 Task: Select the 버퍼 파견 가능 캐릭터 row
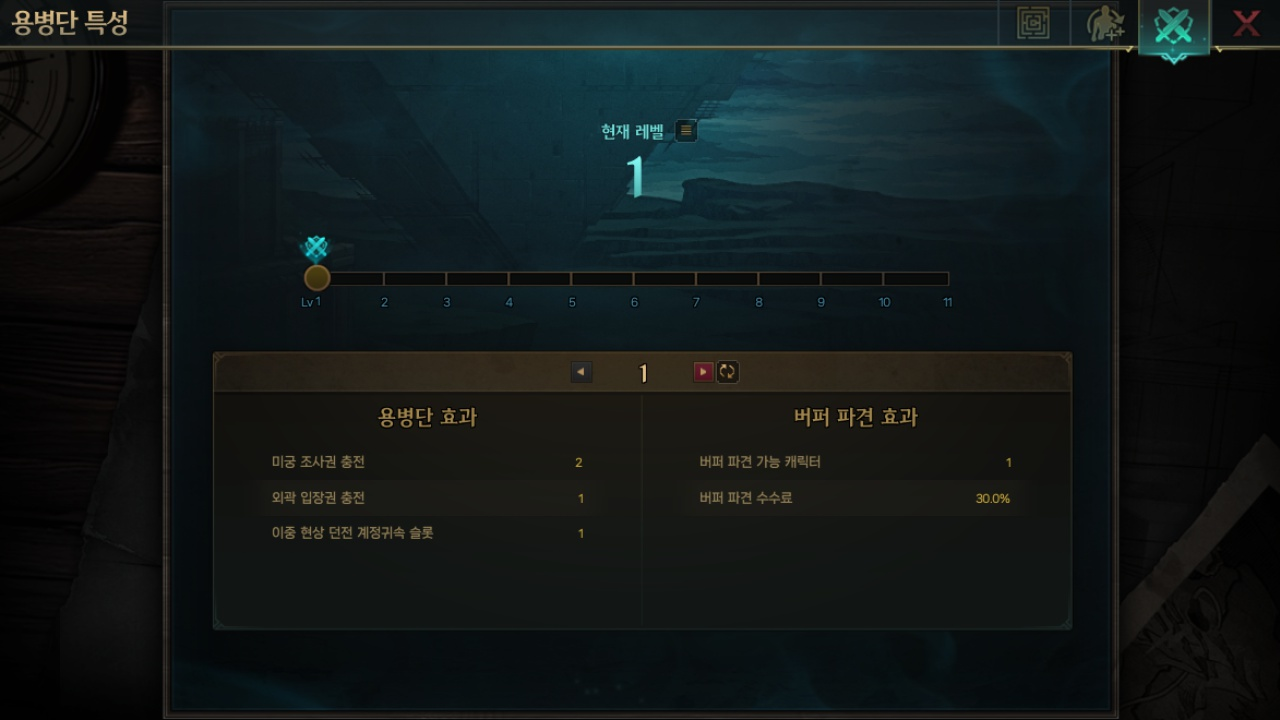pos(855,462)
